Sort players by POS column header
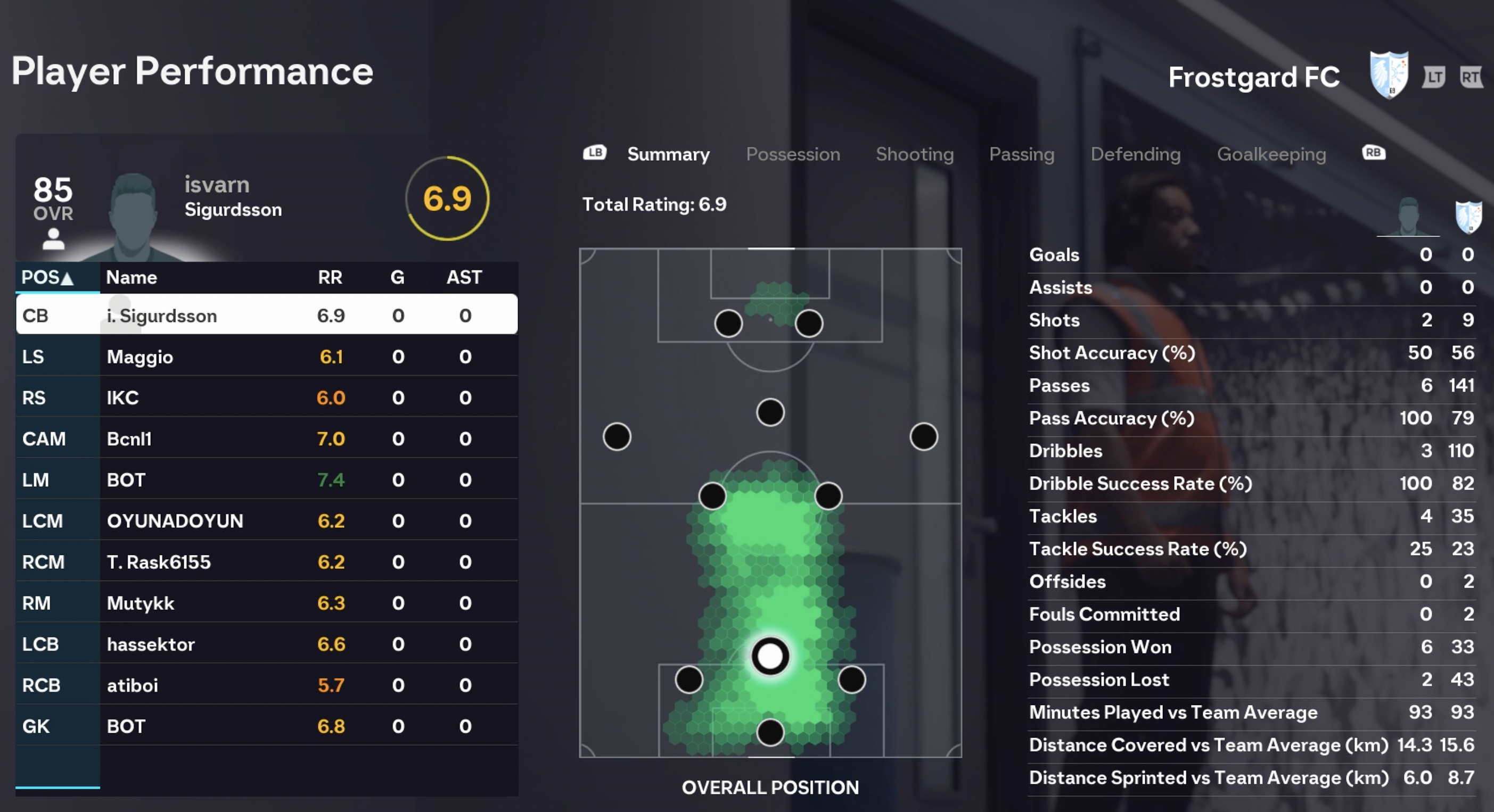The height and width of the screenshot is (812, 1494). pyautogui.click(x=47, y=278)
